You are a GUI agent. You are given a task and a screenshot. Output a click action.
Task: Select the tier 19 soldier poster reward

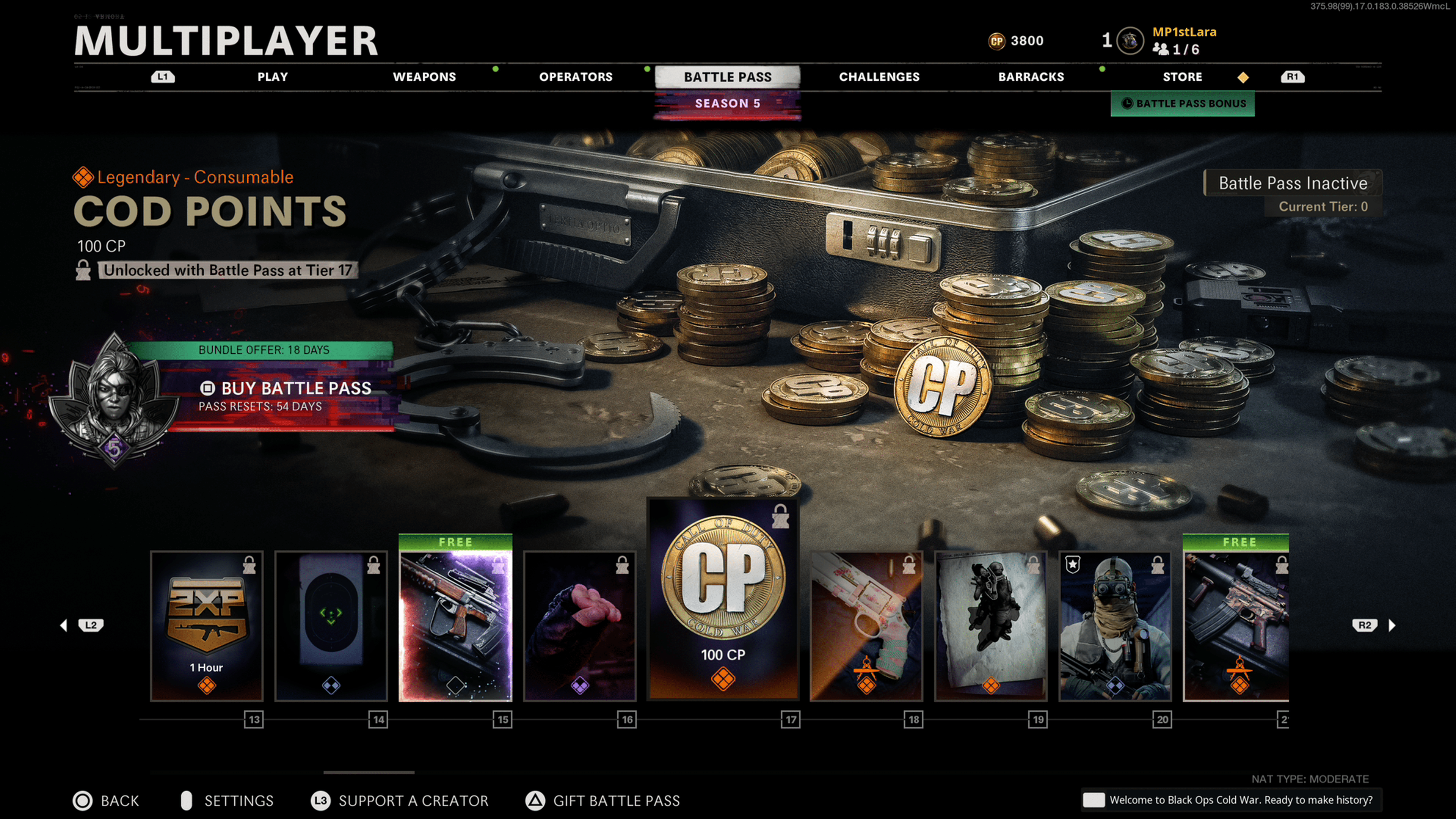pyautogui.click(x=990, y=626)
